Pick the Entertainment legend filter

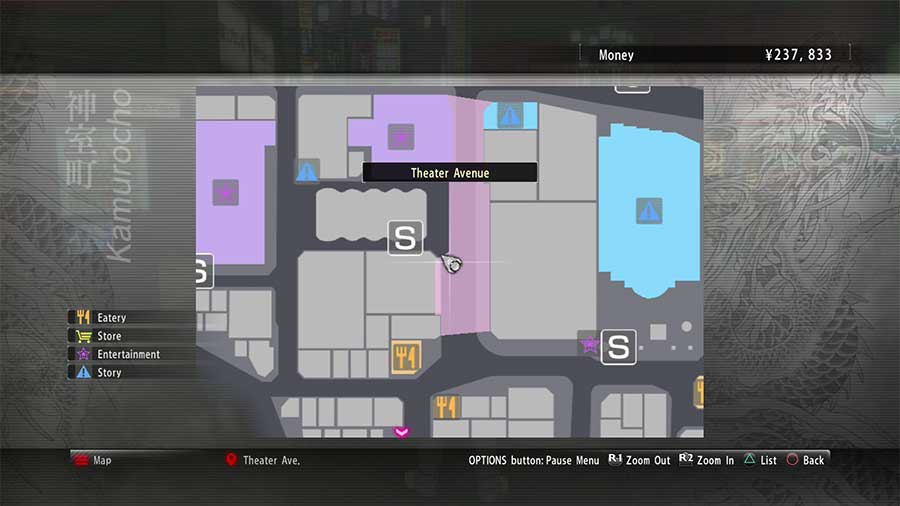(x=127, y=354)
